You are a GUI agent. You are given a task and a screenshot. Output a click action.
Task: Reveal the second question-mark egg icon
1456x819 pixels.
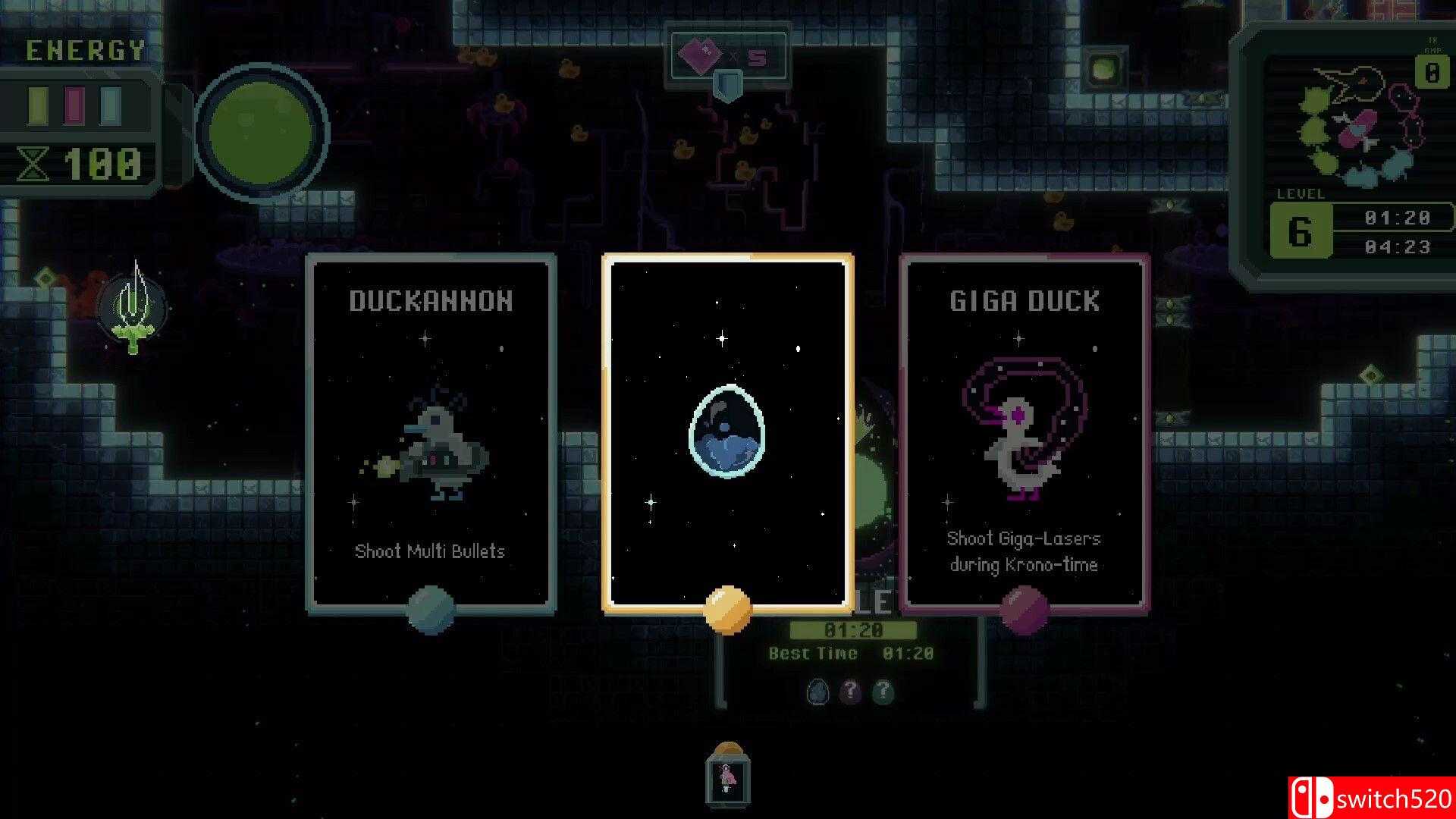(x=882, y=692)
